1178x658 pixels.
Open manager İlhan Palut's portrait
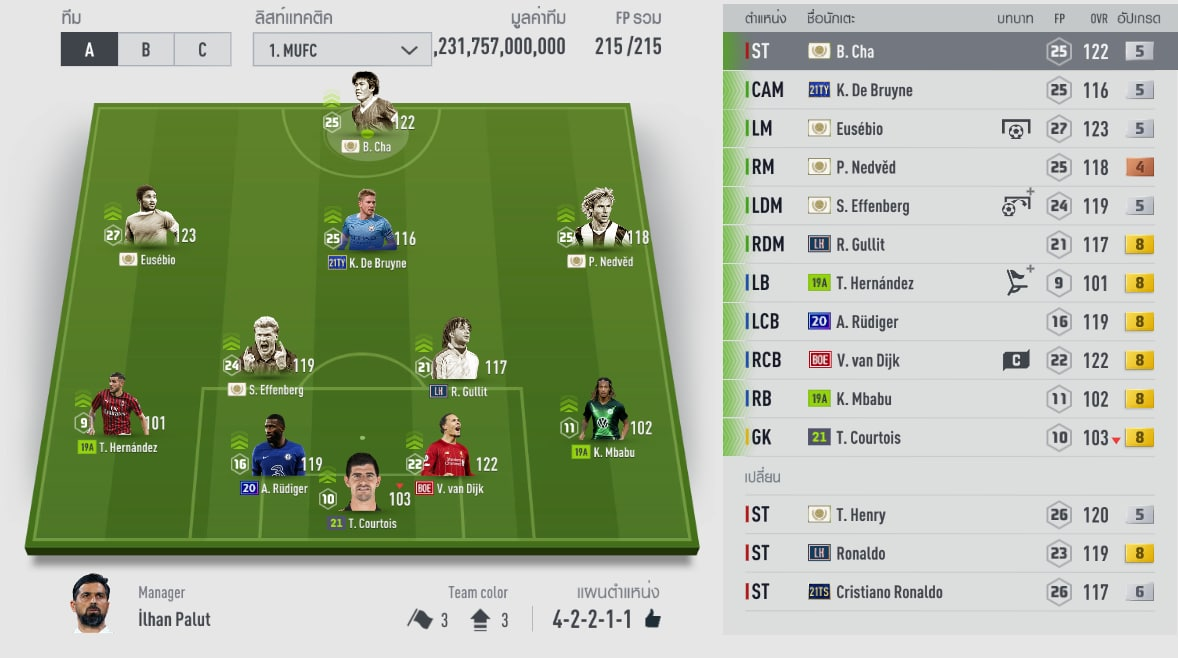91,604
